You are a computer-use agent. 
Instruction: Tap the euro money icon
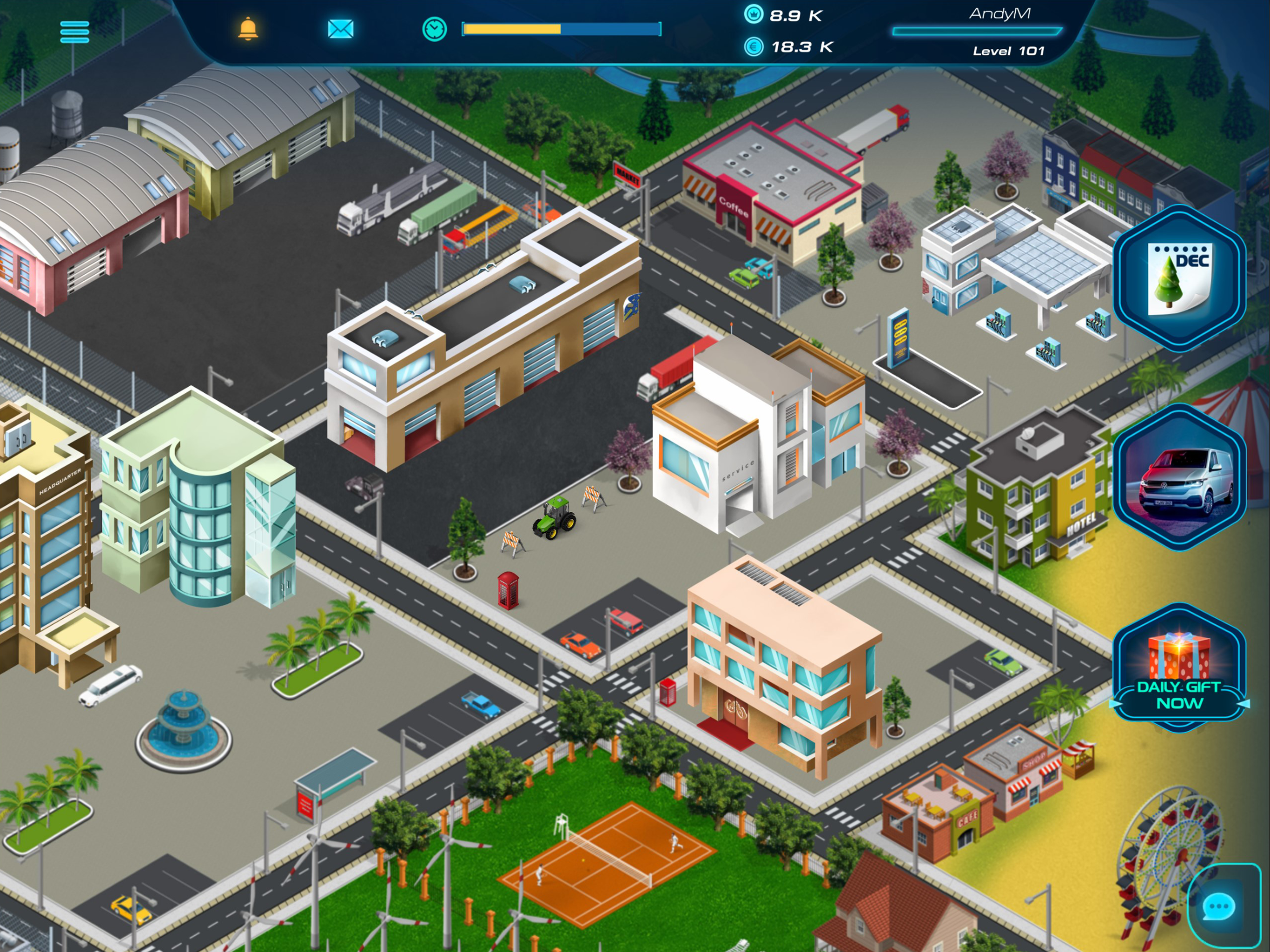point(753,46)
